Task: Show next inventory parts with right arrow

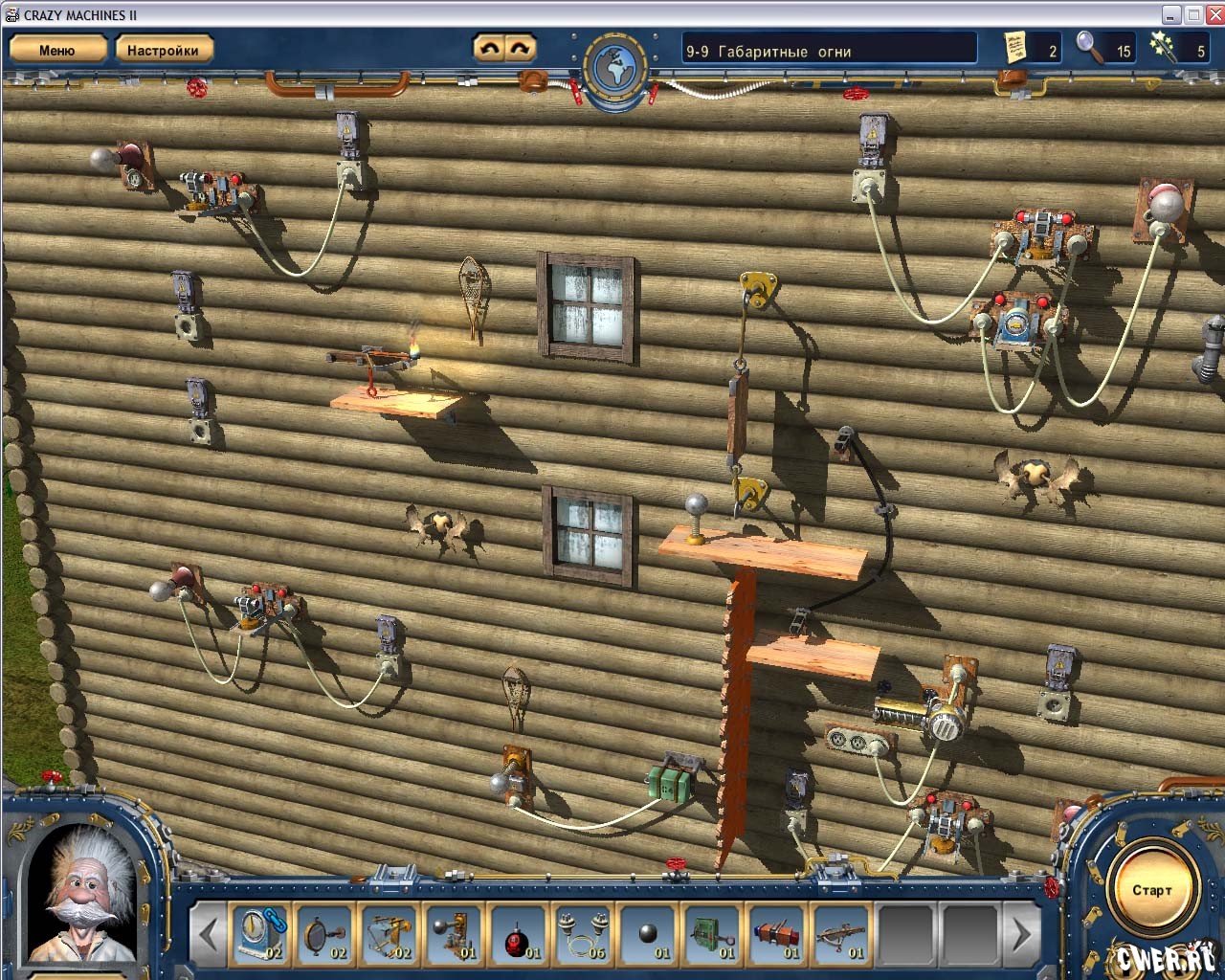Action: (1021, 933)
